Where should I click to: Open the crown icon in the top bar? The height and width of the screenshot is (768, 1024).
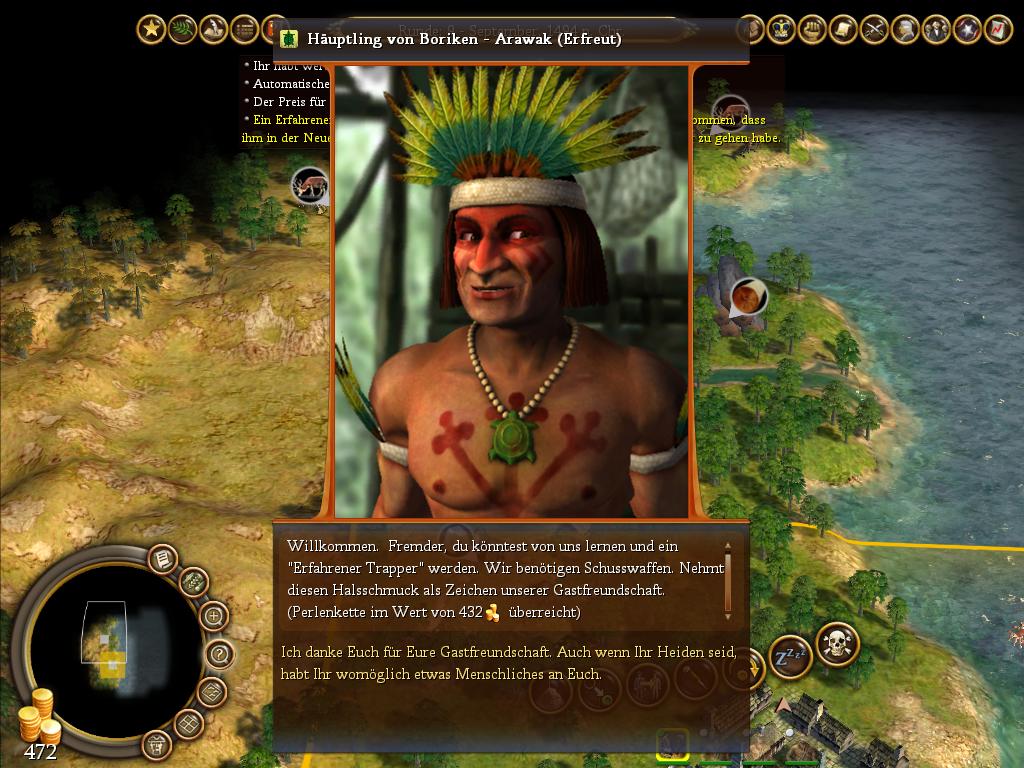pos(783,30)
